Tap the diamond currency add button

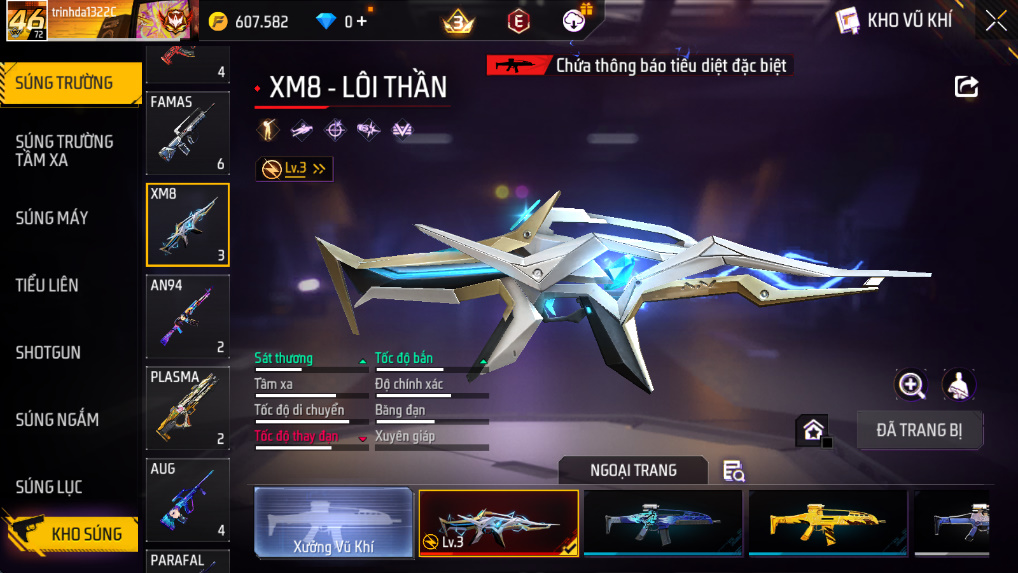click(x=361, y=21)
